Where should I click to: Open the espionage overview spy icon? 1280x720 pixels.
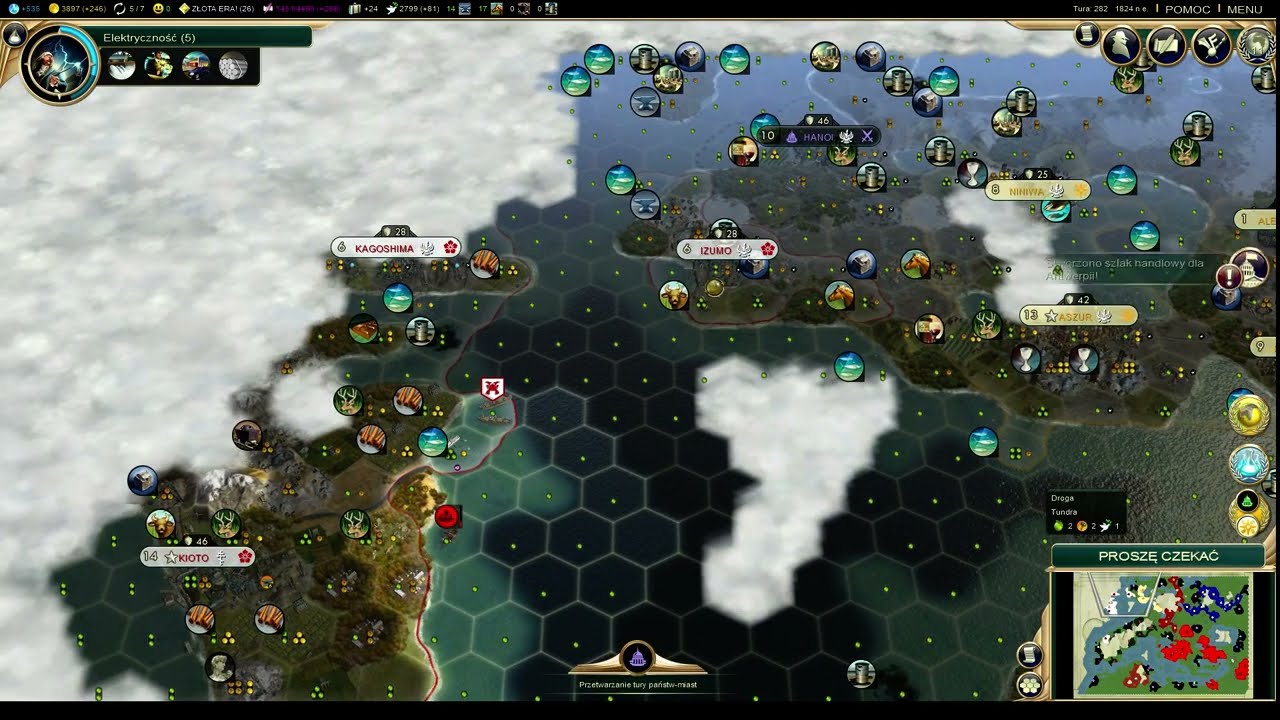click(x=1122, y=45)
